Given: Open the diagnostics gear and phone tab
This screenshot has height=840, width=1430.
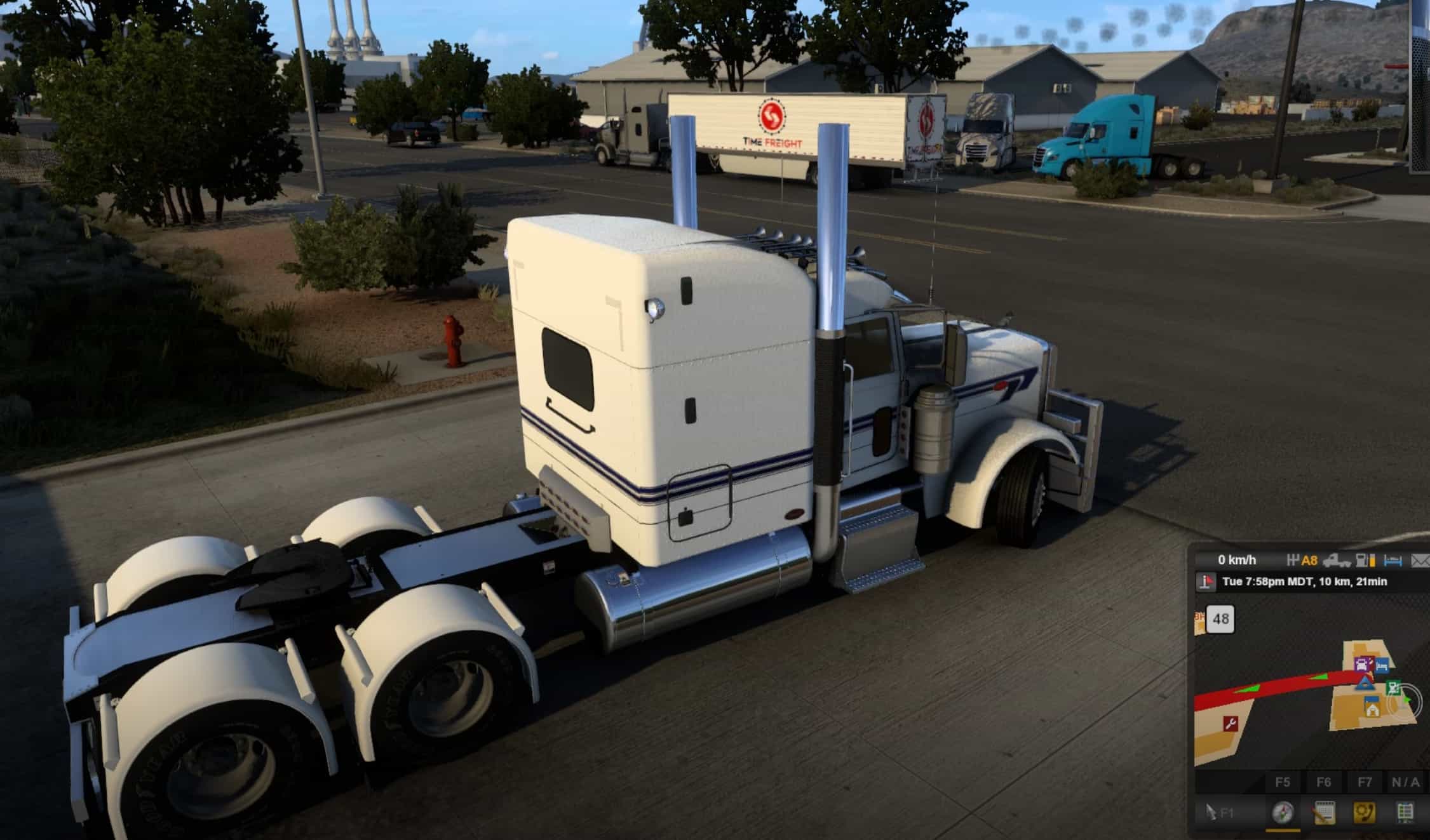Looking at the screenshot, I should pos(1365,813).
